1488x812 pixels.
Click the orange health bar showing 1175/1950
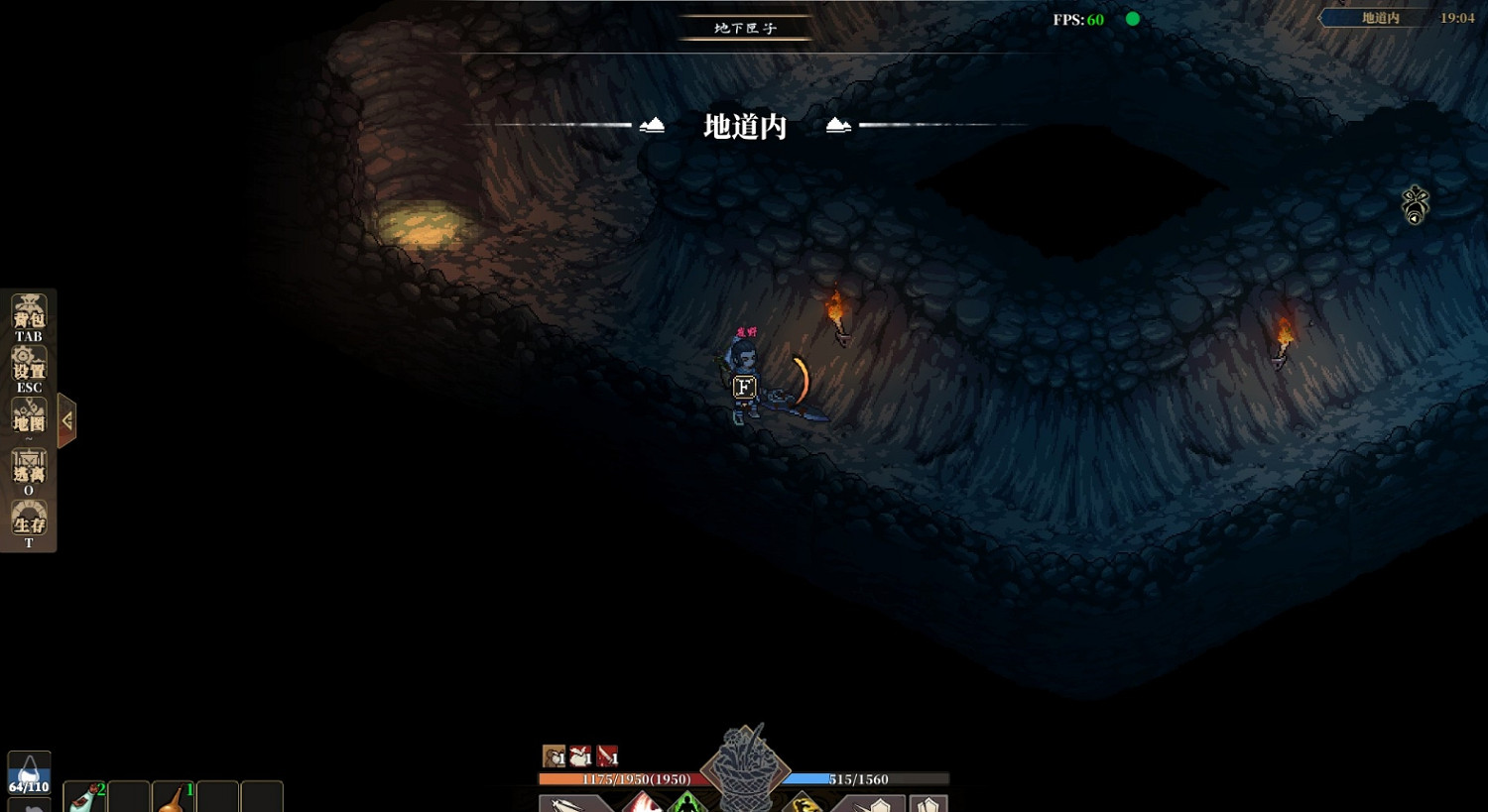tap(616, 779)
